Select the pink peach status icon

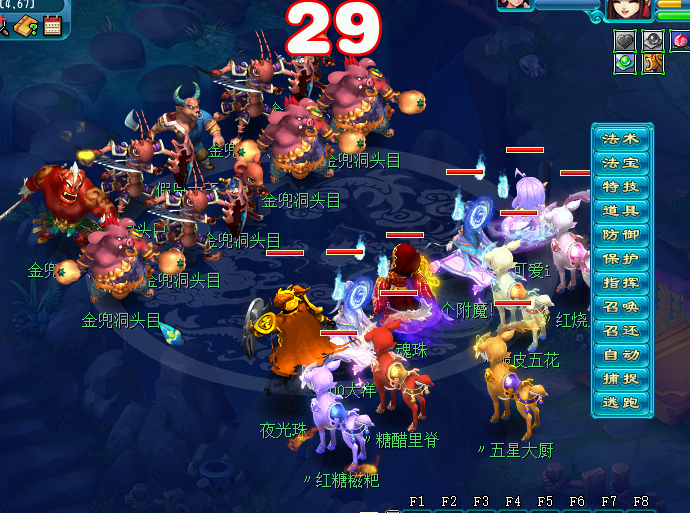pos(680,40)
